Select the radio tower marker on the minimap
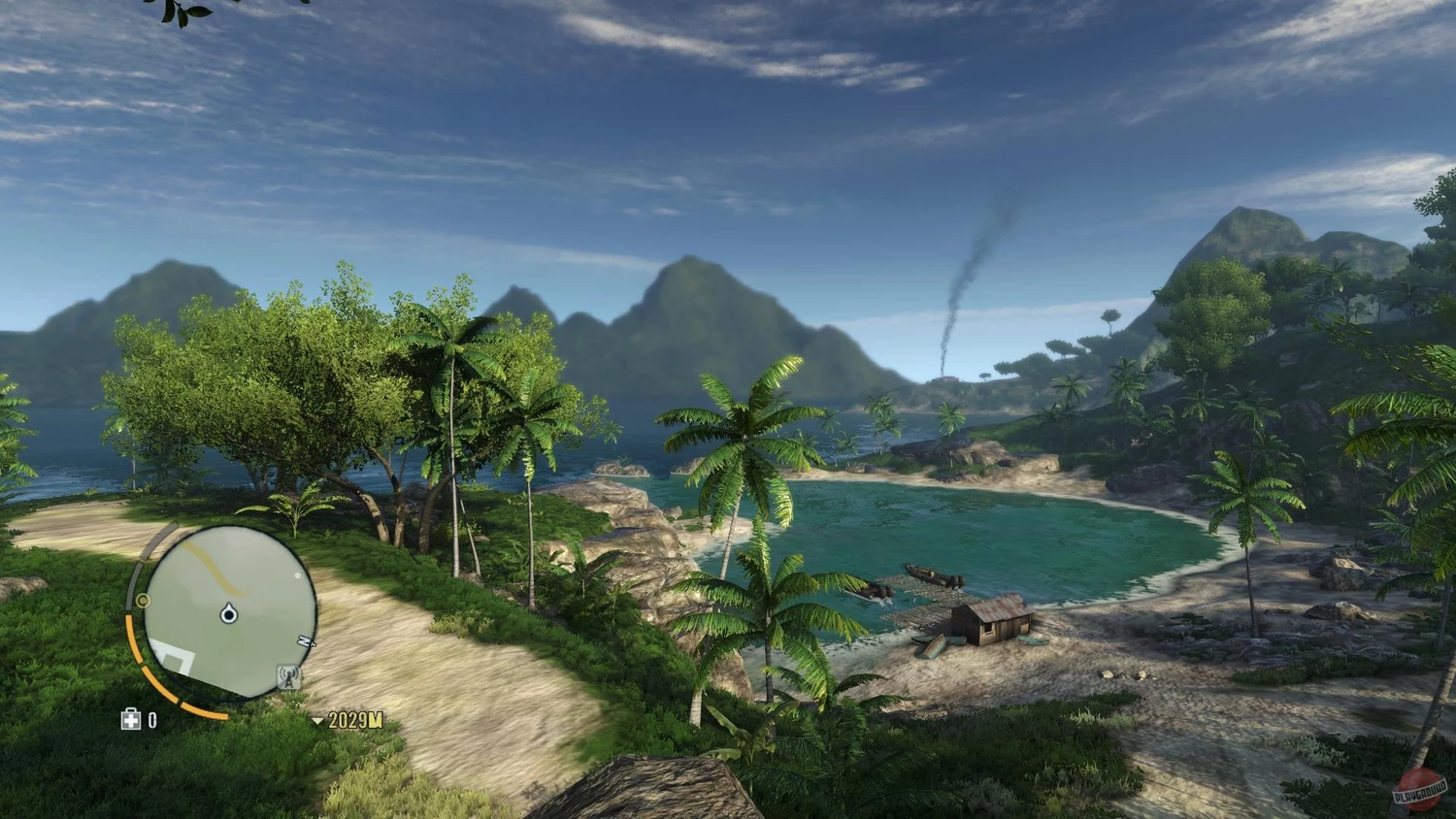 coord(288,676)
